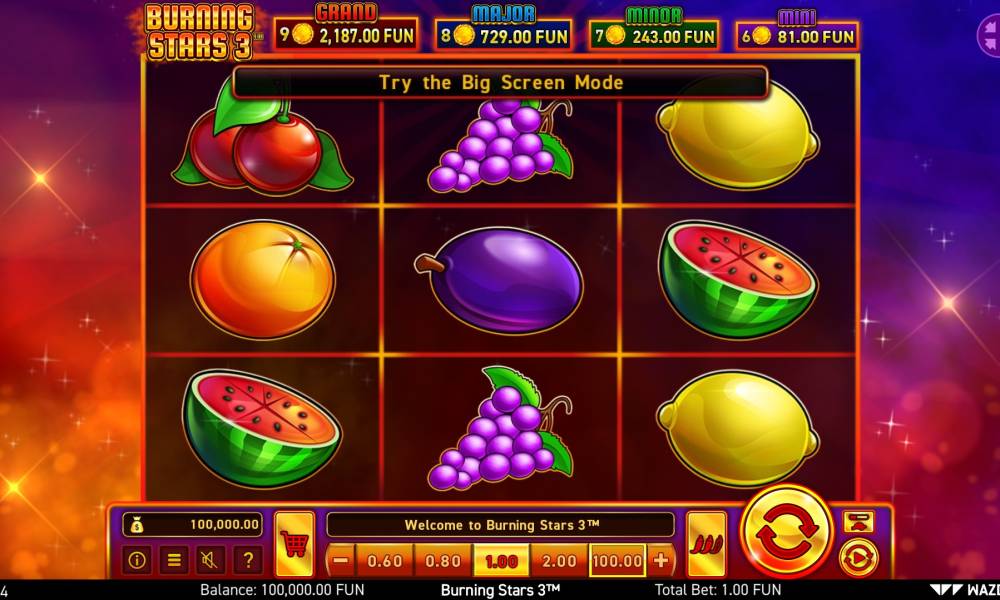Viewport: 1000px width, 600px height.
Task: Choose the 0.80 bet value
Action: tap(443, 561)
